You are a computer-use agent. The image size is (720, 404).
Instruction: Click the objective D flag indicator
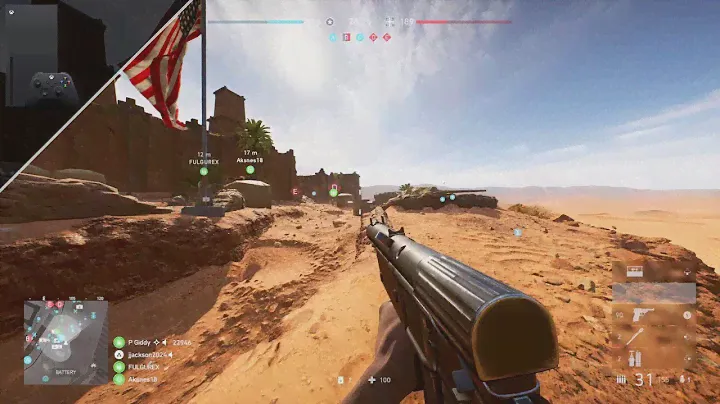(x=373, y=37)
